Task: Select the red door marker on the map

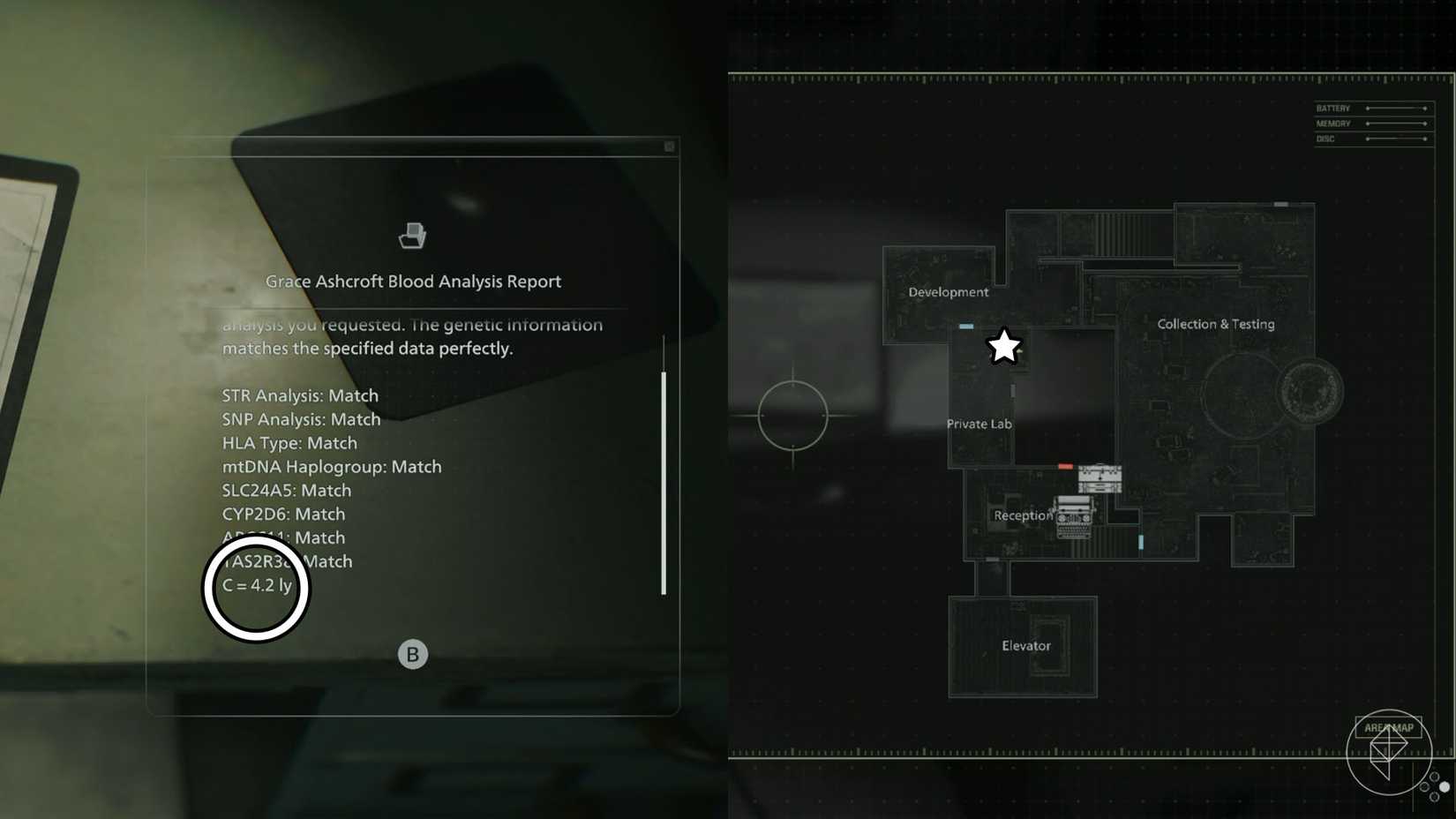Action: 1064,466
